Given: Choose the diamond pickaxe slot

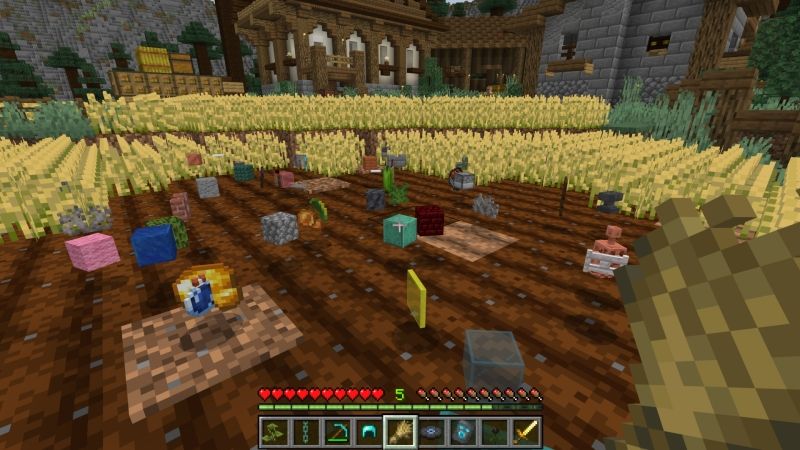Looking at the screenshot, I should tap(337, 432).
